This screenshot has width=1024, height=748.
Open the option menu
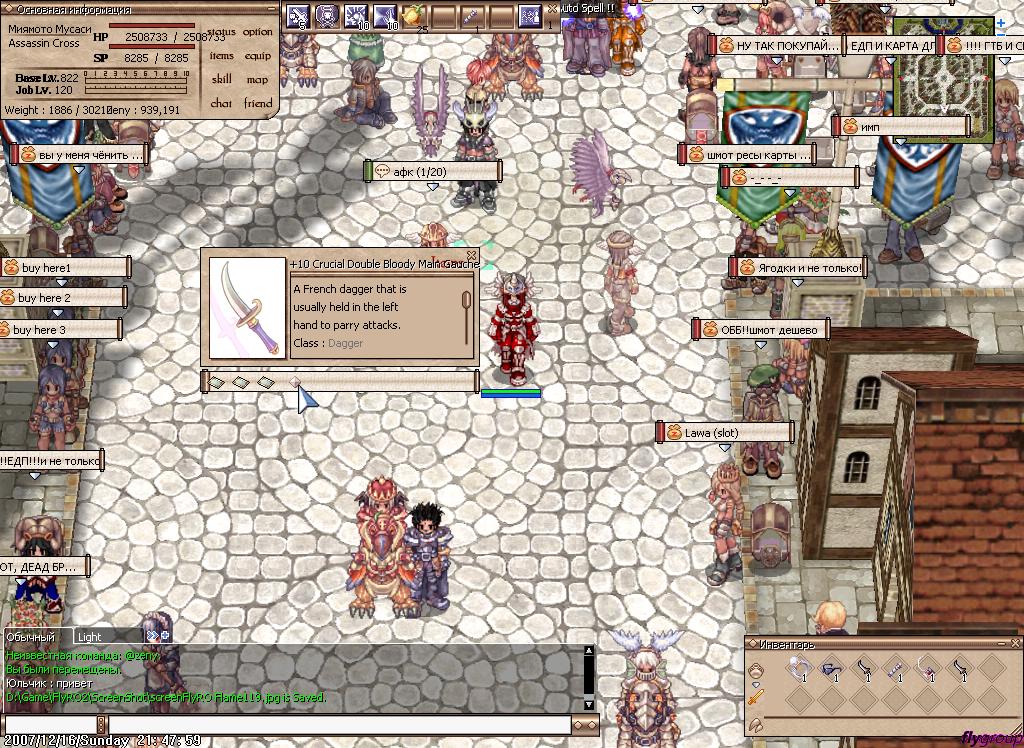[x=258, y=32]
